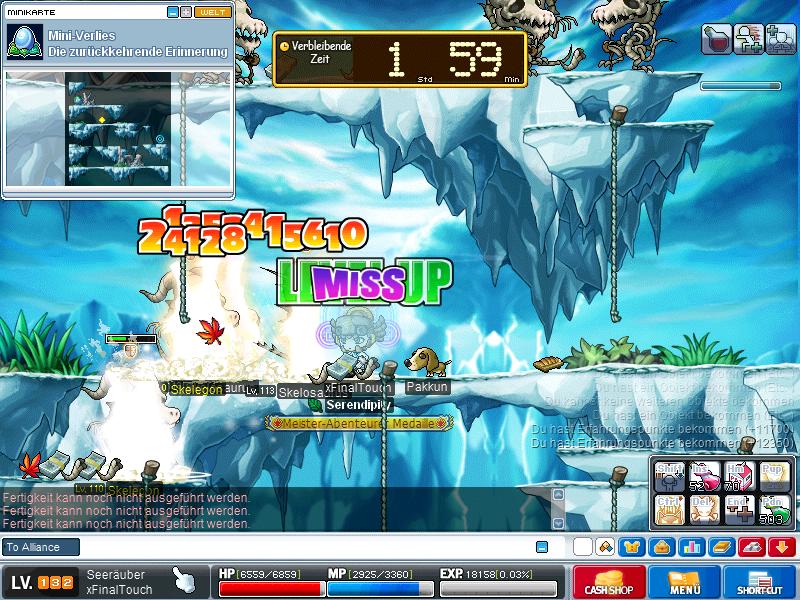Click the red down-arrow toolbar button
Screen dimensions: 800x600
click(x=781, y=547)
